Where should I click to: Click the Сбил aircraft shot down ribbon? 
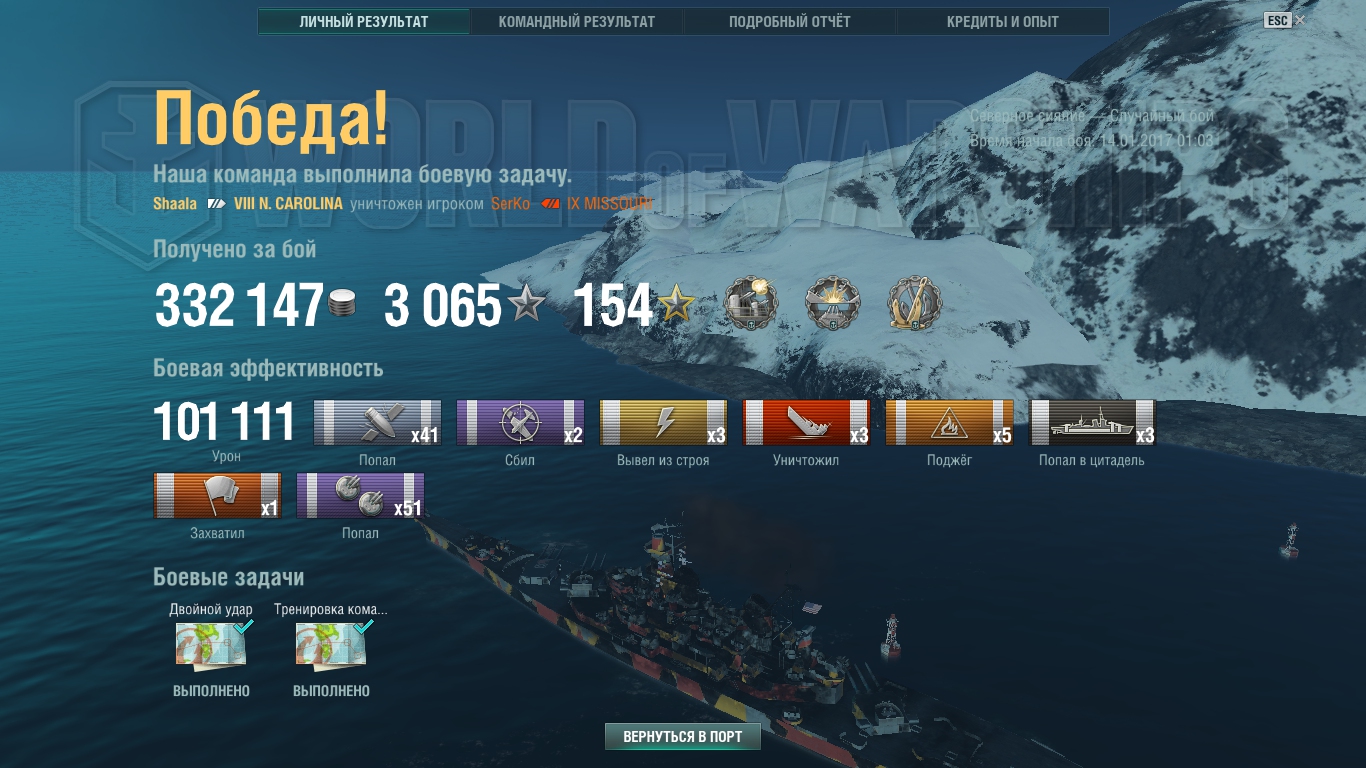tap(520, 422)
